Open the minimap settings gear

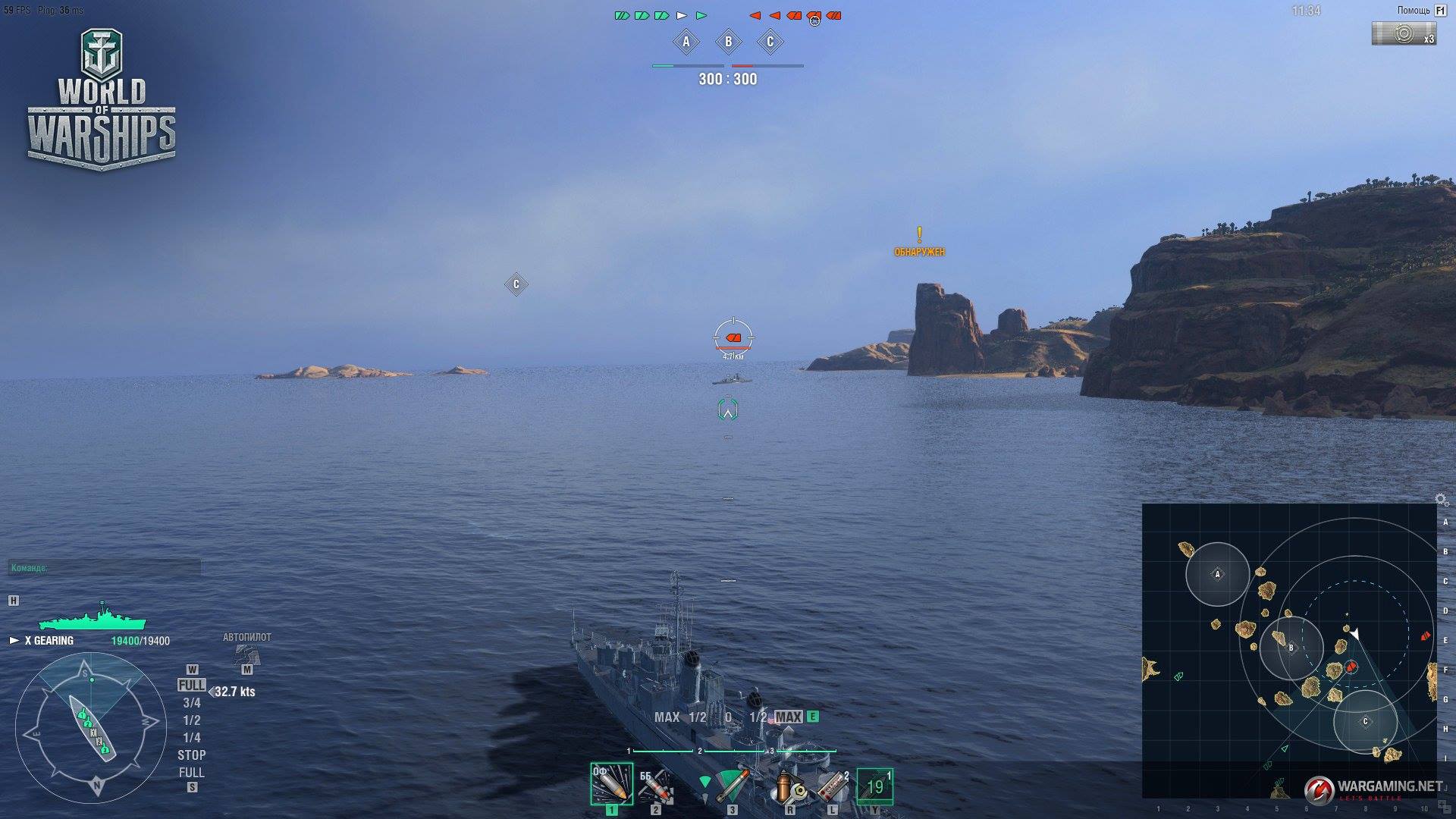click(x=1441, y=500)
